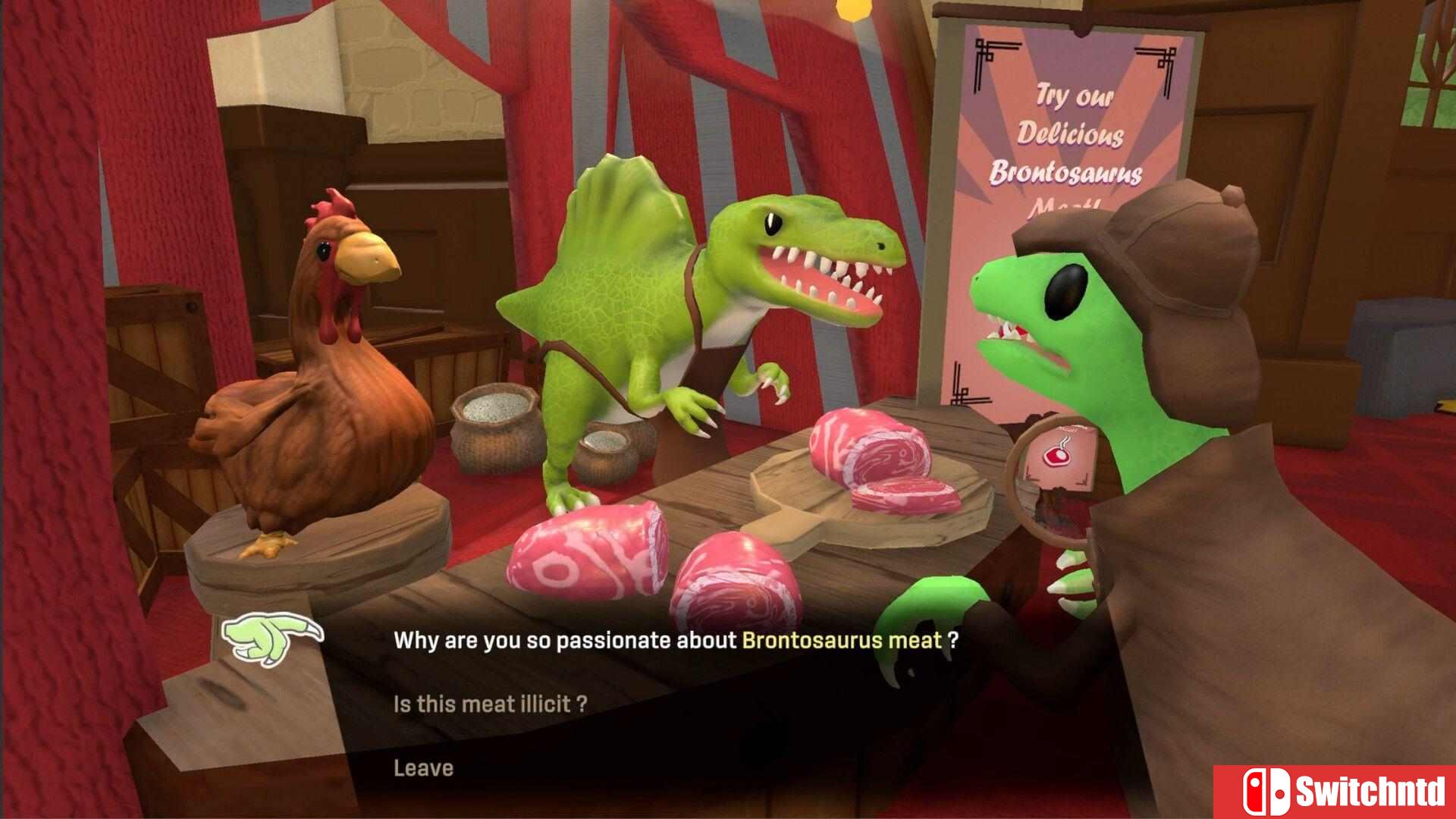Choose "Is this meat illicit?" option

(490, 704)
